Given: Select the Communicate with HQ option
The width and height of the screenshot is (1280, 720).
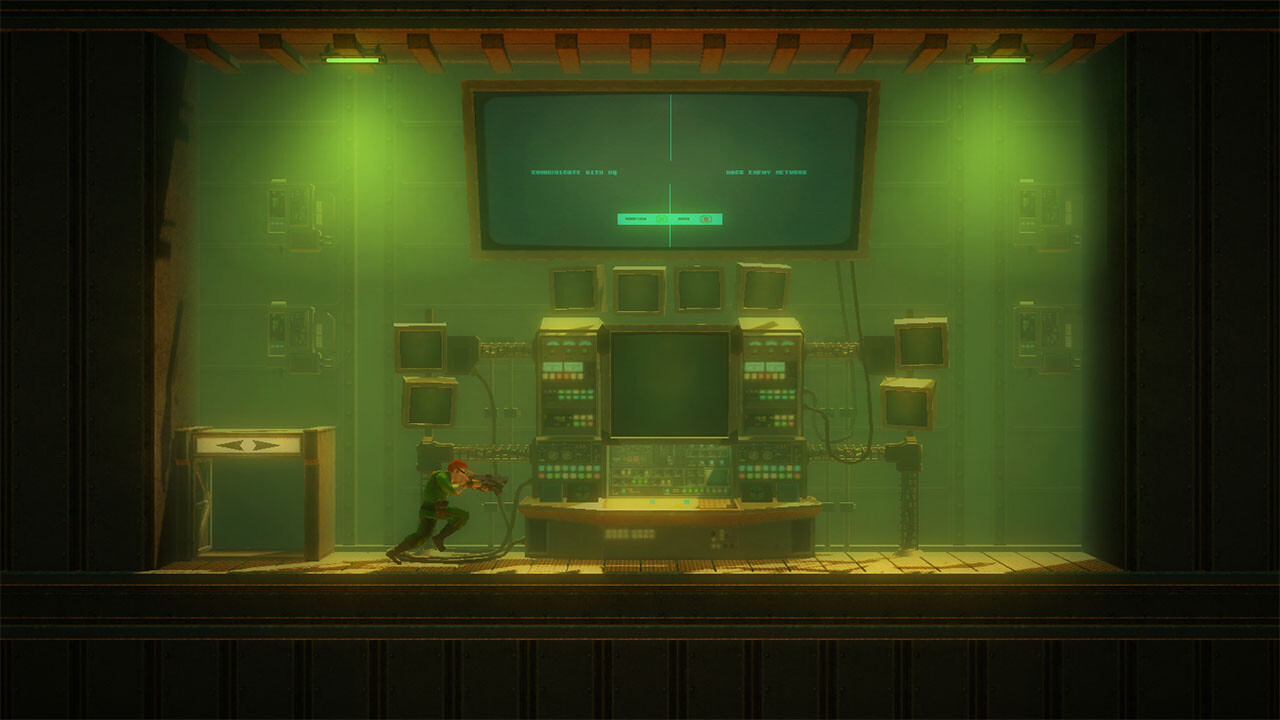Looking at the screenshot, I should [x=573, y=173].
